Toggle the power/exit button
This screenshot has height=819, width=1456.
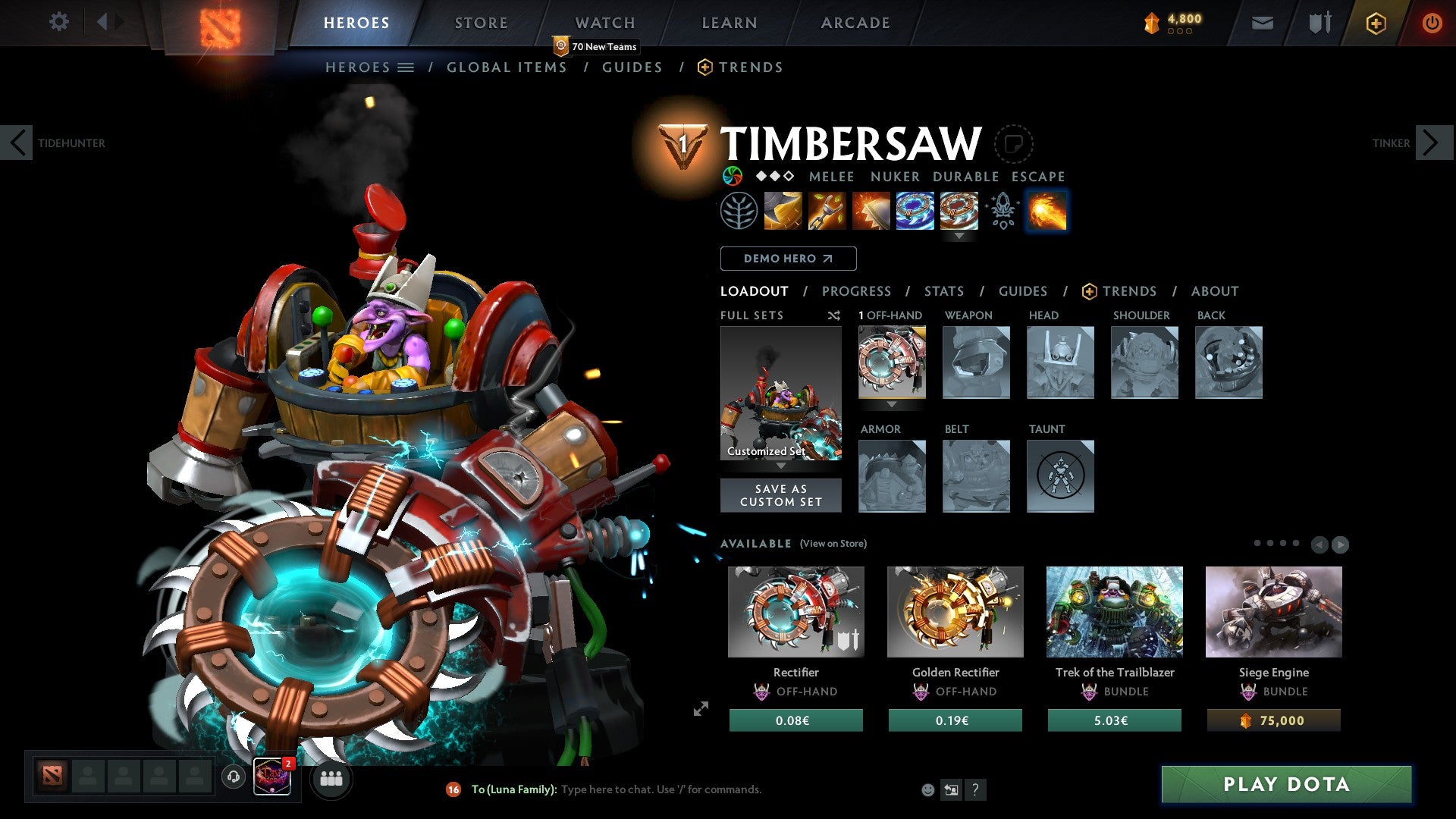pos(1432,23)
